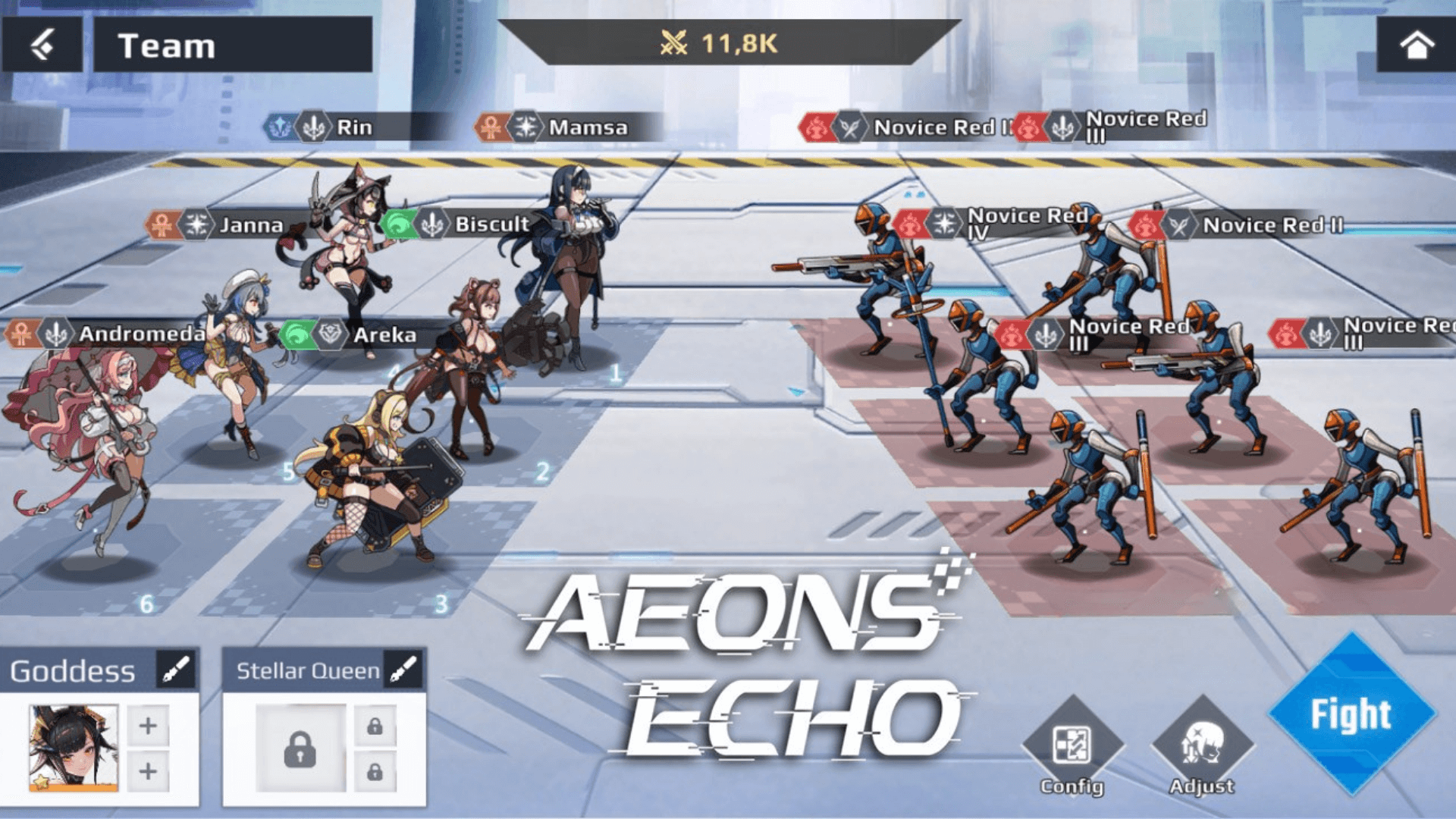Click Novice Red IV's red faction icon
The image size is (1456, 819).
[x=911, y=224]
